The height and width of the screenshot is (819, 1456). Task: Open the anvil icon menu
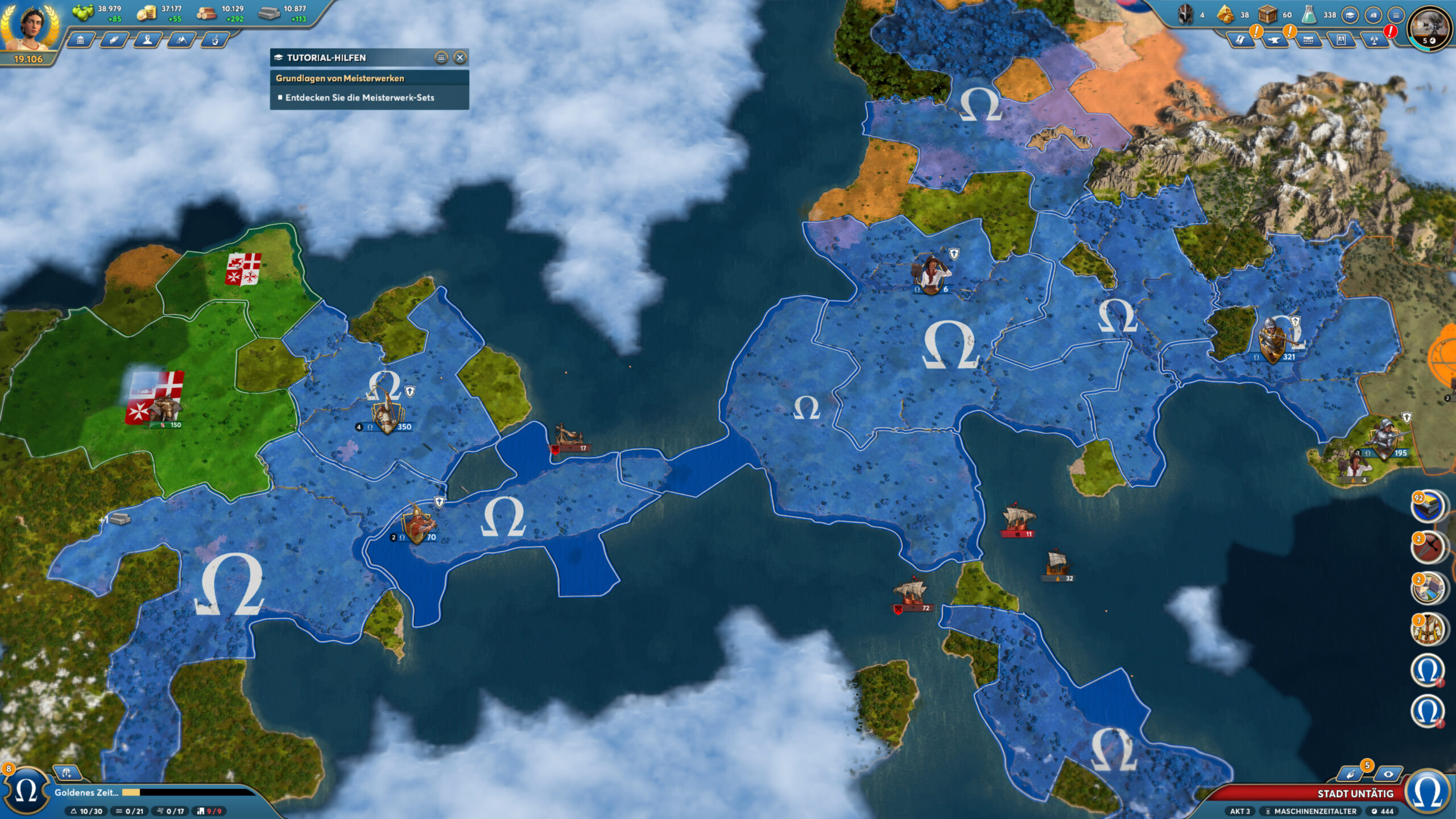tap(1274, 40)
